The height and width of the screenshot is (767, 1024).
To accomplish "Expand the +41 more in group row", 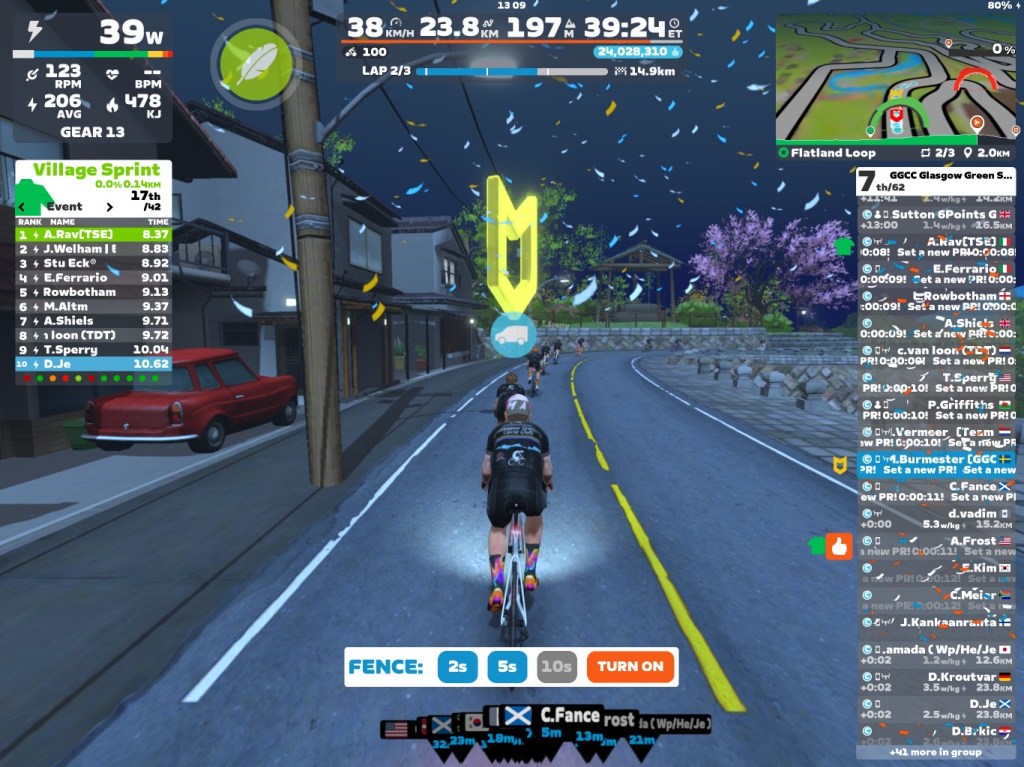I will (x=936, y=752).
